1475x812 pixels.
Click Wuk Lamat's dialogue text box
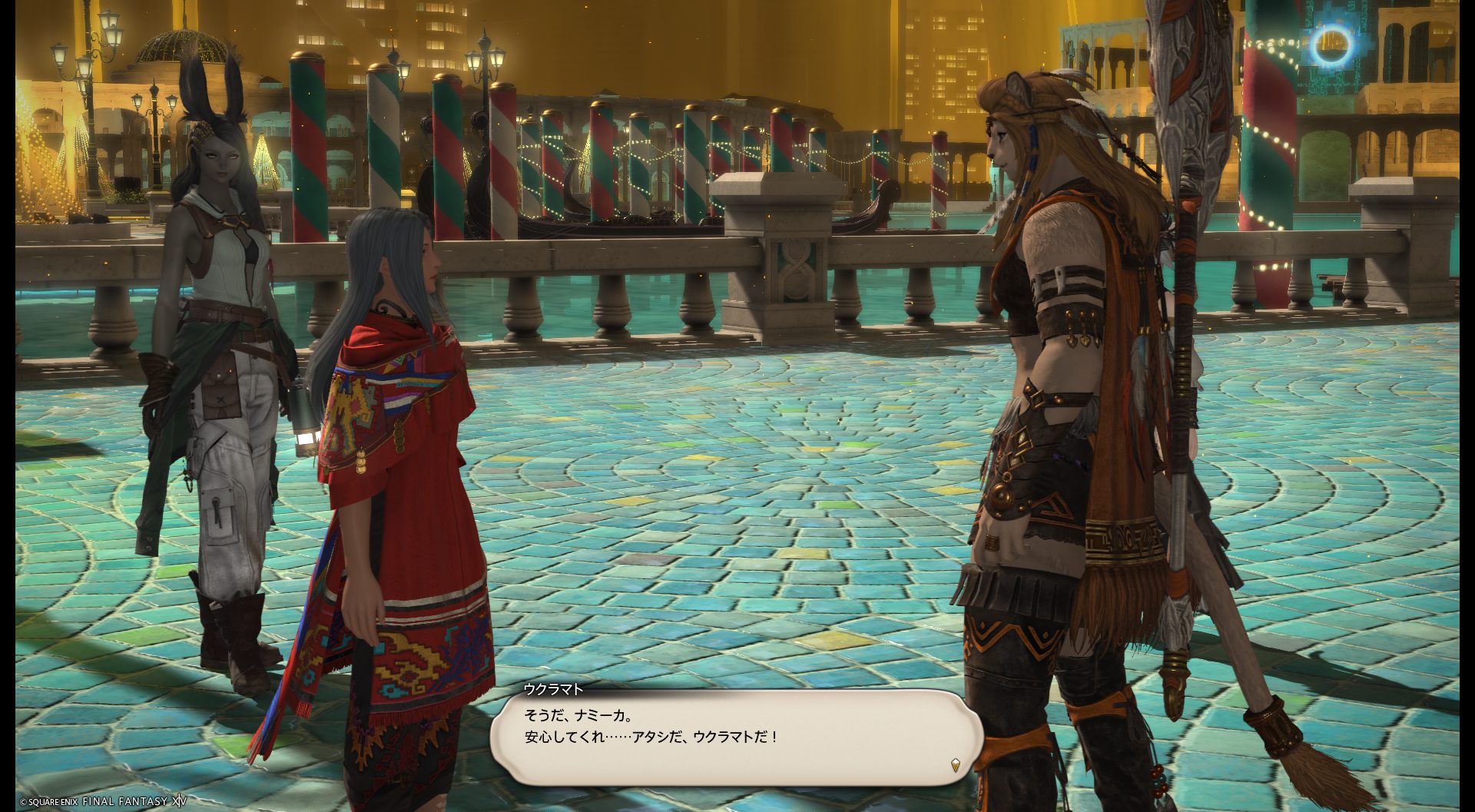click(x=736, y=736)
